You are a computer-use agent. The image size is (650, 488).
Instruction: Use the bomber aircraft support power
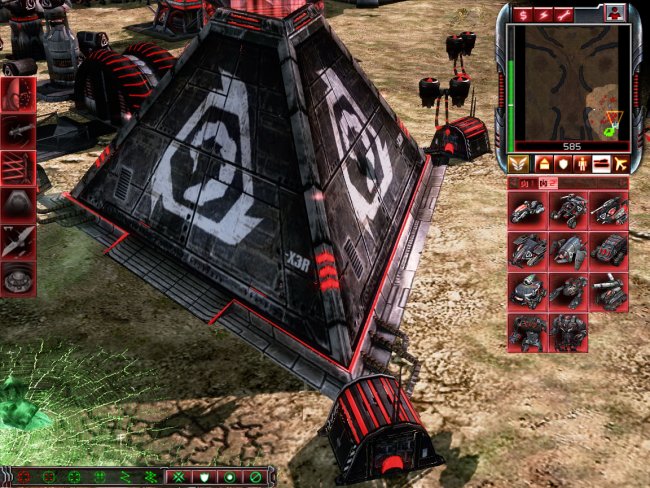pos(19,240)
